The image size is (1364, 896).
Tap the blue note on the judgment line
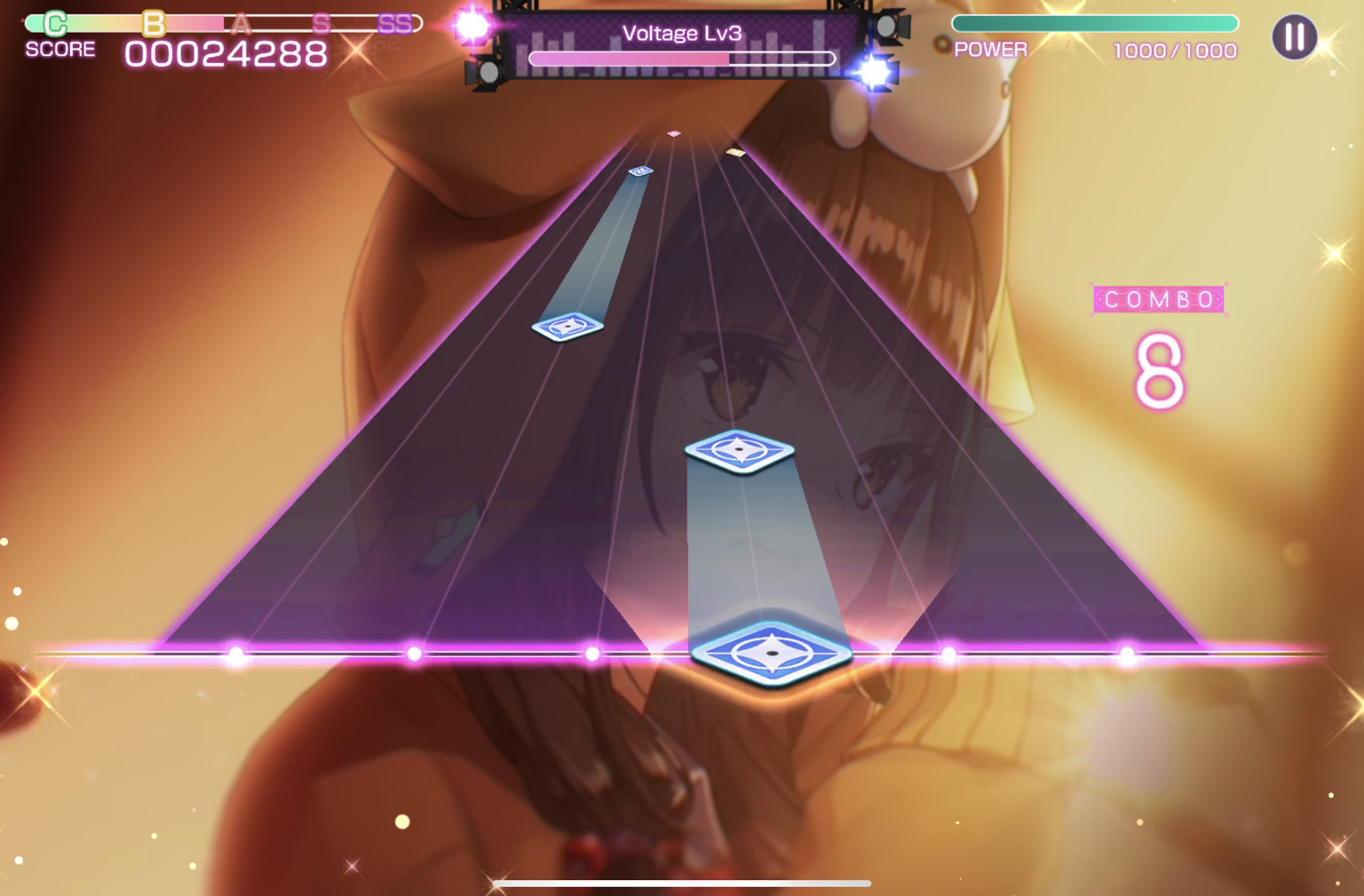click(771, 654)
